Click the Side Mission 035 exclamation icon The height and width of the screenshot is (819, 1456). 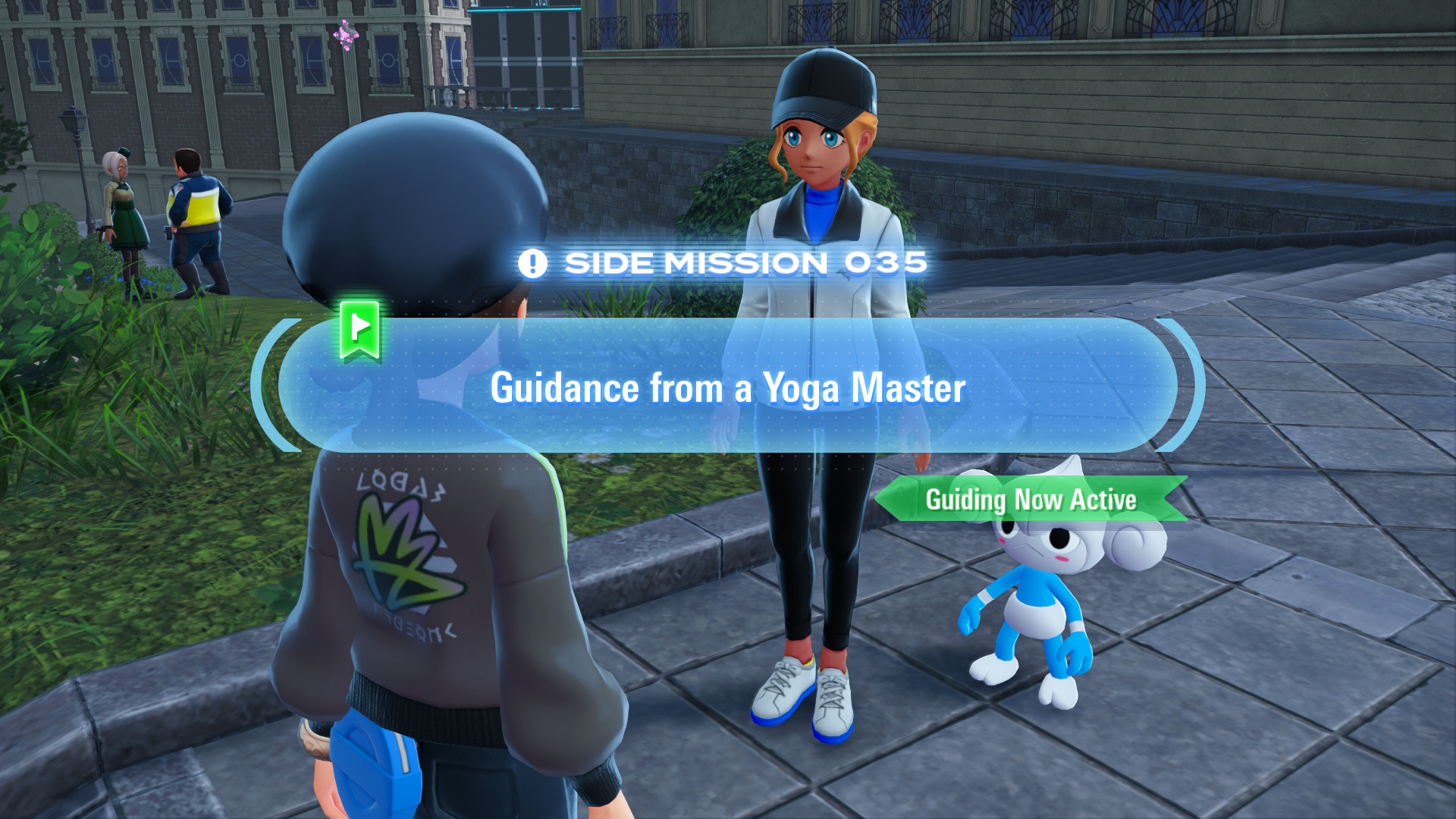(x=532, y=264)
